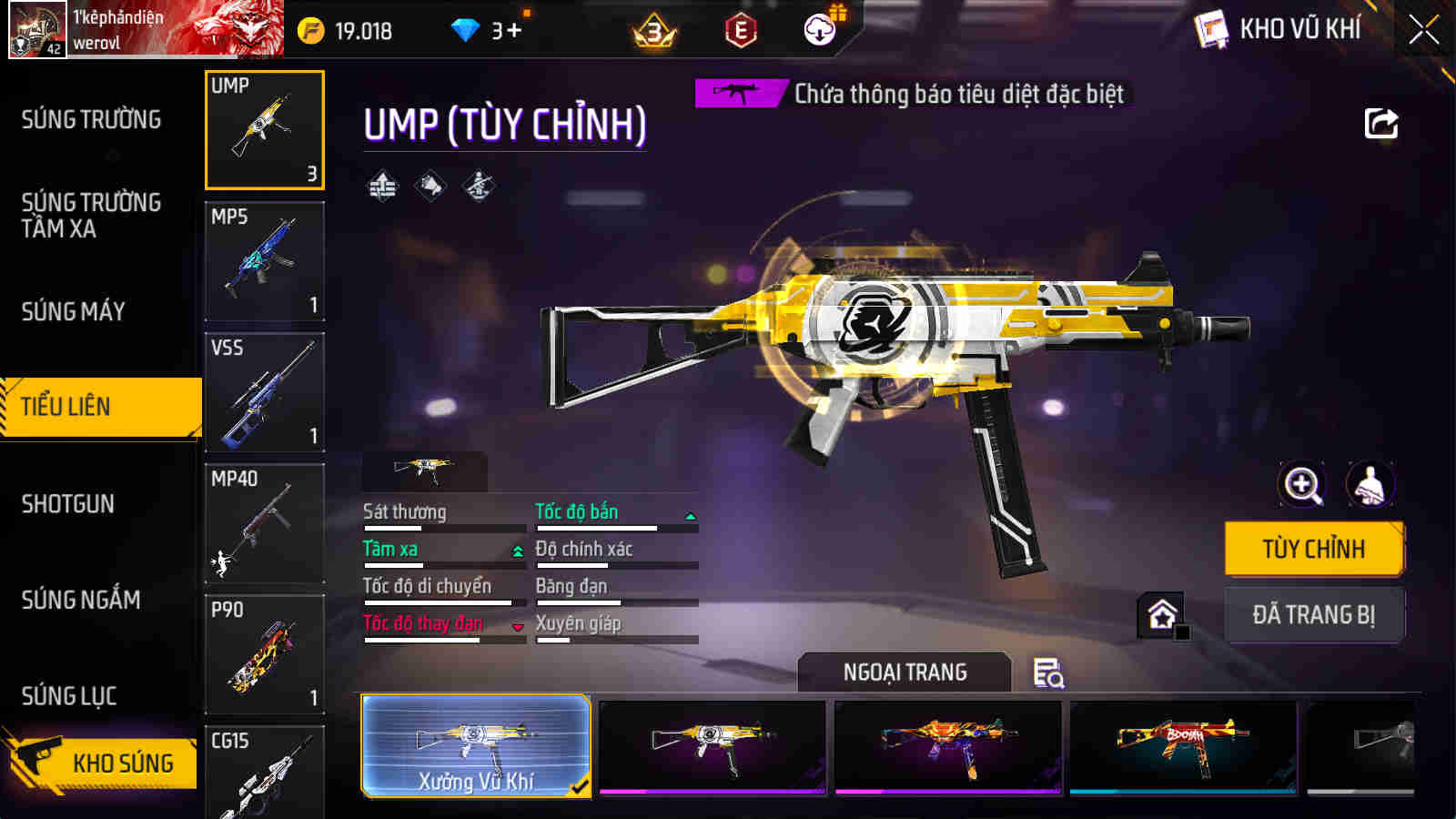The height and width of the screenshot is (819, 1456).
Task: Select the Xưởng Vũ Khí skin
Action: point(476,746)
